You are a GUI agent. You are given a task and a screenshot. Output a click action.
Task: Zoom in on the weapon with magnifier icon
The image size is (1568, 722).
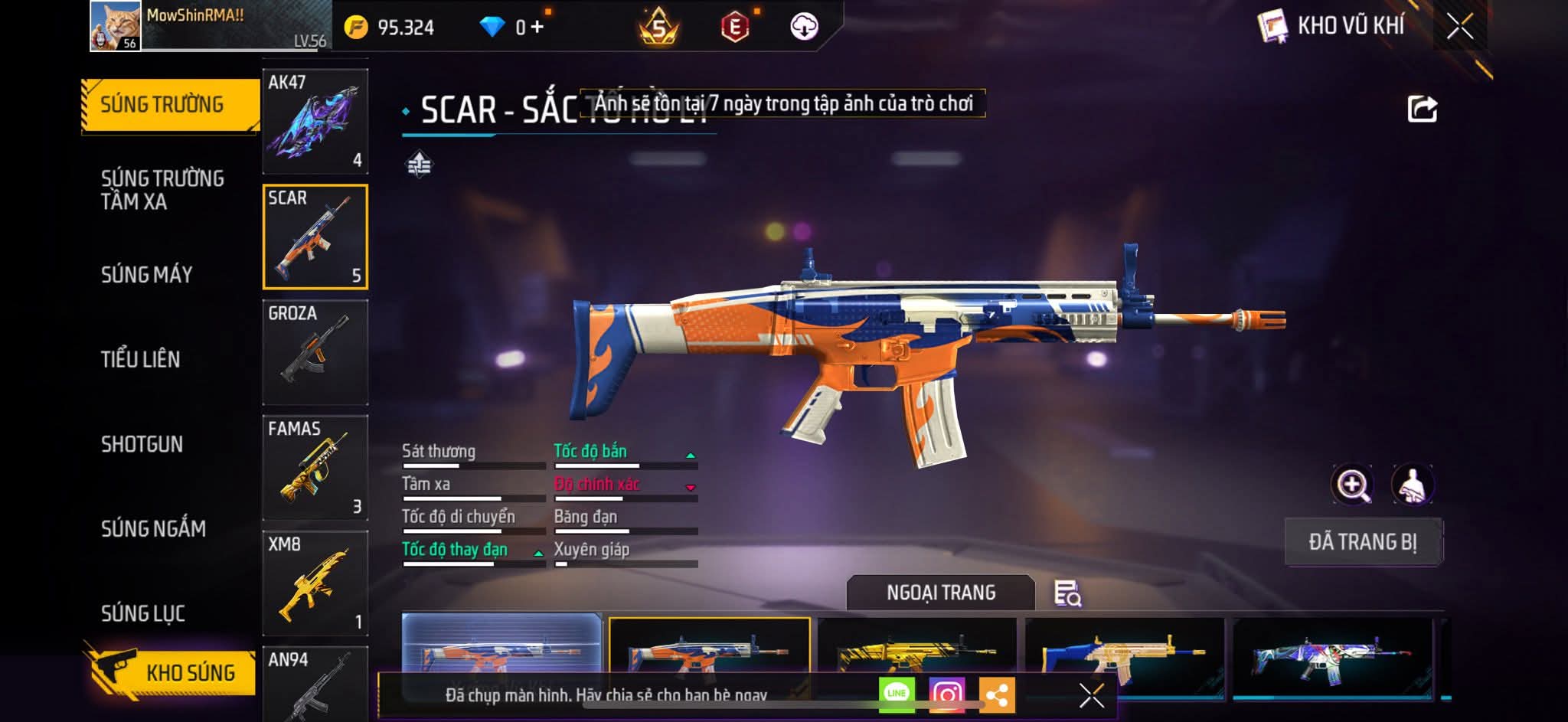point(1352,485)
